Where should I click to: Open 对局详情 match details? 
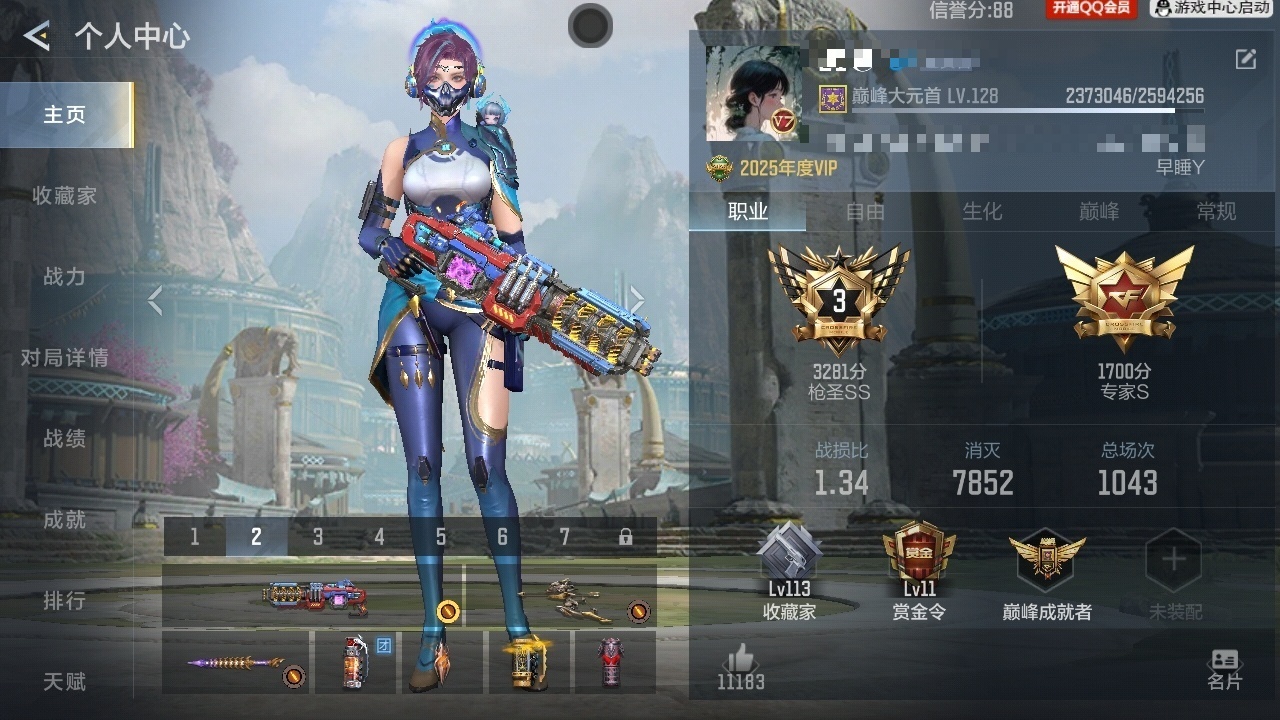64,358
